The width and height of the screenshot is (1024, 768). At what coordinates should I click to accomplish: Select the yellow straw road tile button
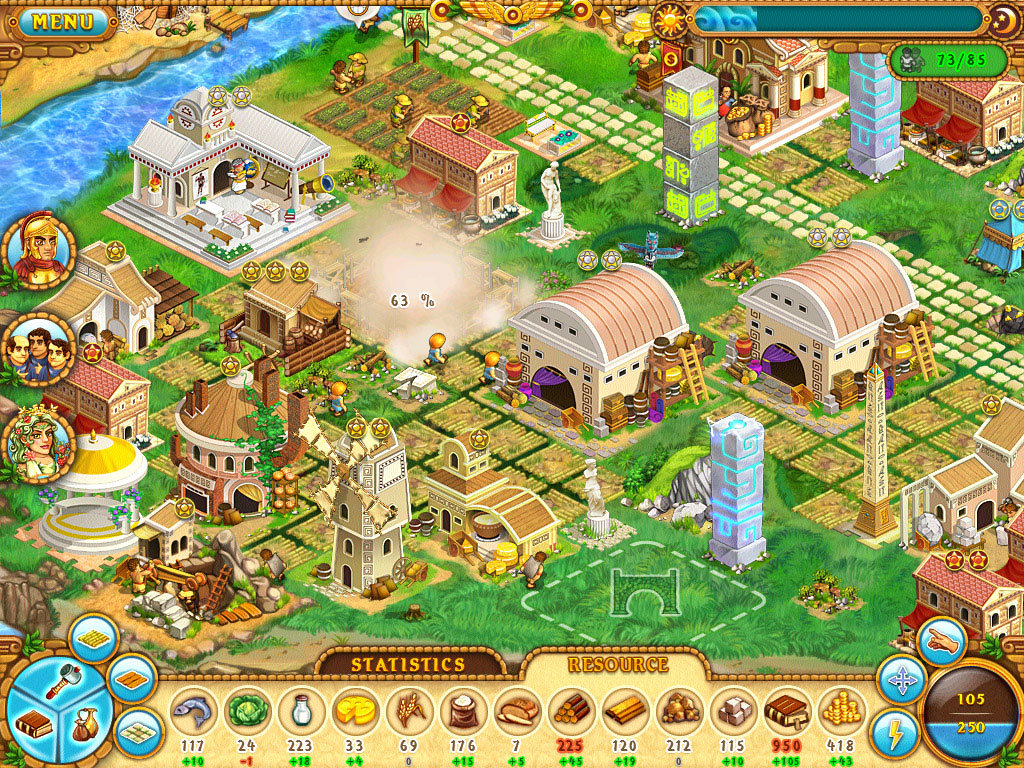pos(94,639)
